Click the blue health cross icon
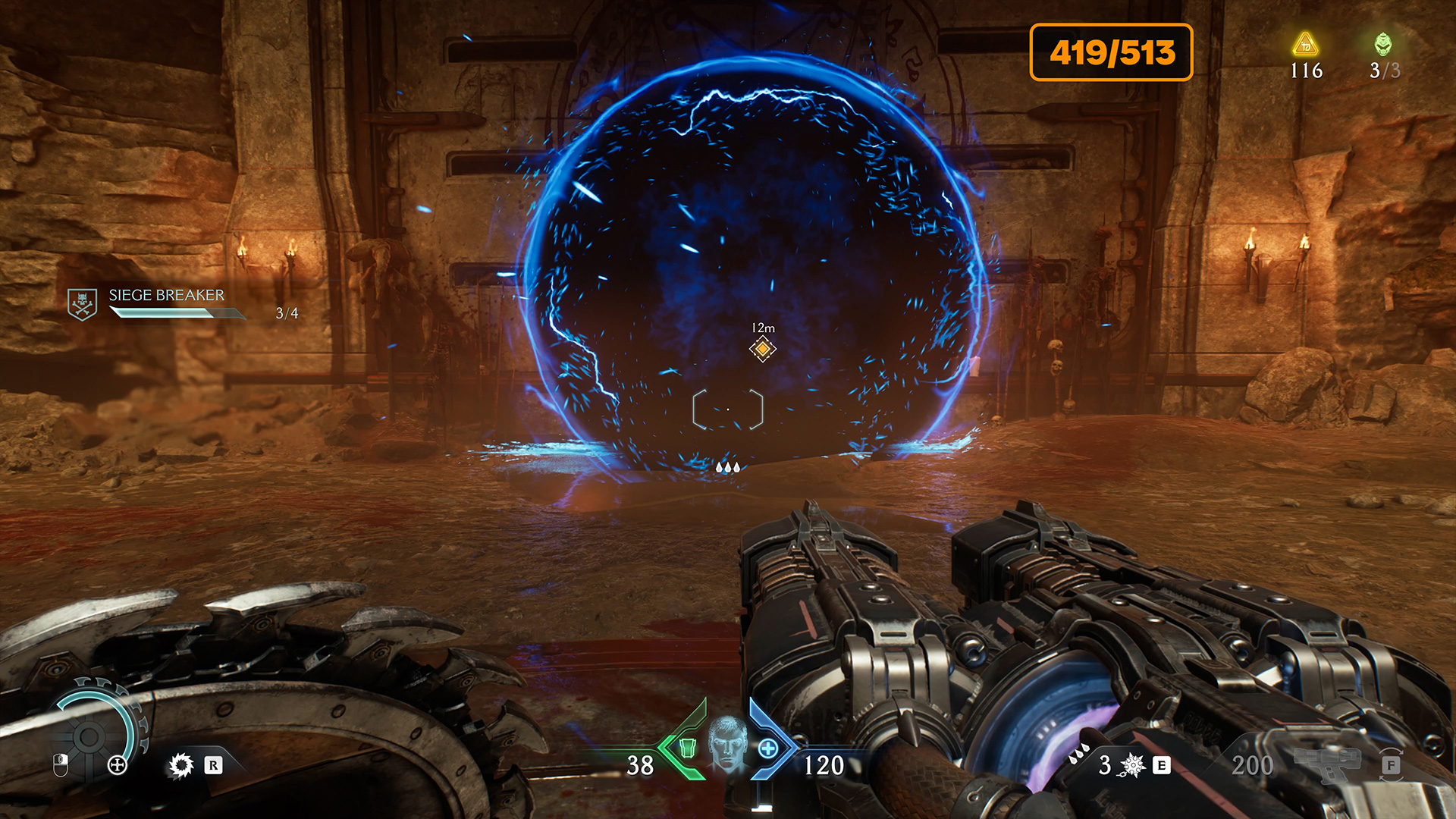1456x819 pixels. (x=768, y=748)
